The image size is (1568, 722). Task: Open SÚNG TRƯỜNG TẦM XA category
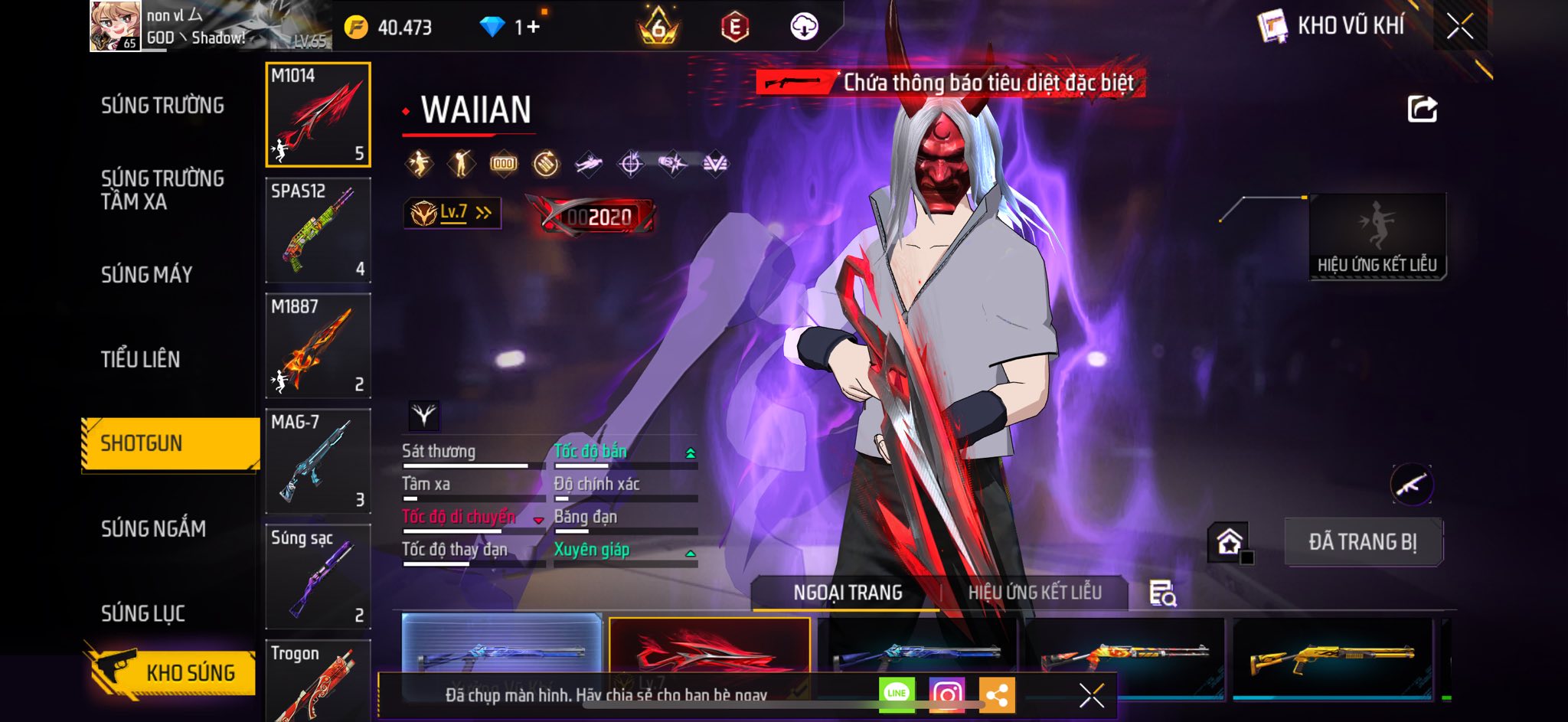pos(162,190)
